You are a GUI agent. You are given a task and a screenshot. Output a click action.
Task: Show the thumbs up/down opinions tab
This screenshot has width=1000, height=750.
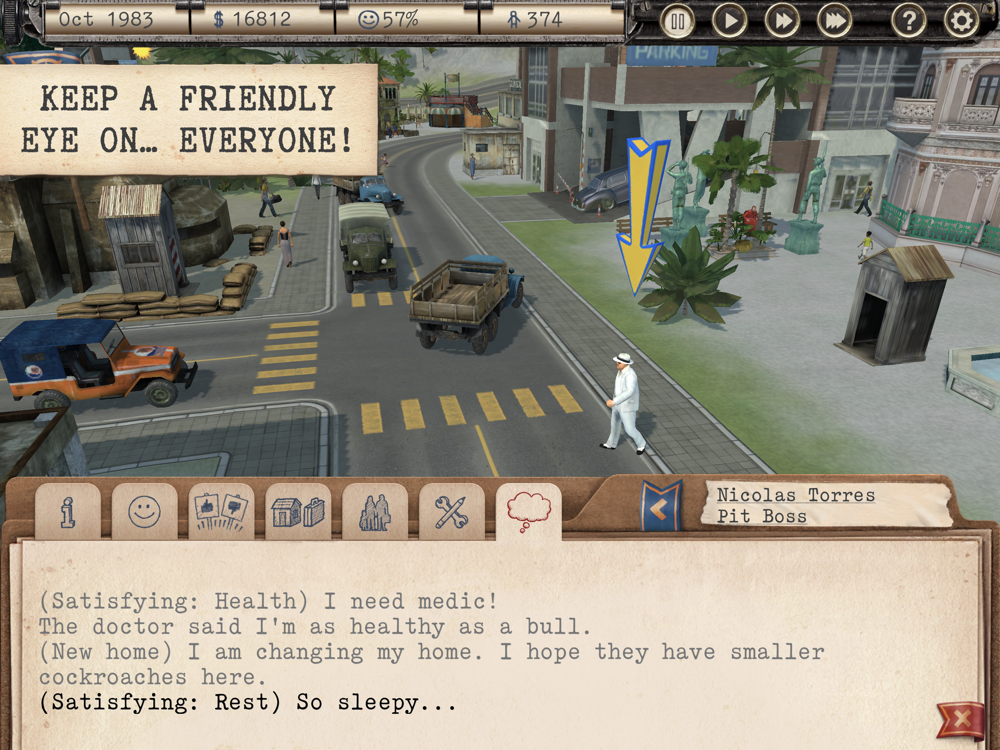point(221,513)
